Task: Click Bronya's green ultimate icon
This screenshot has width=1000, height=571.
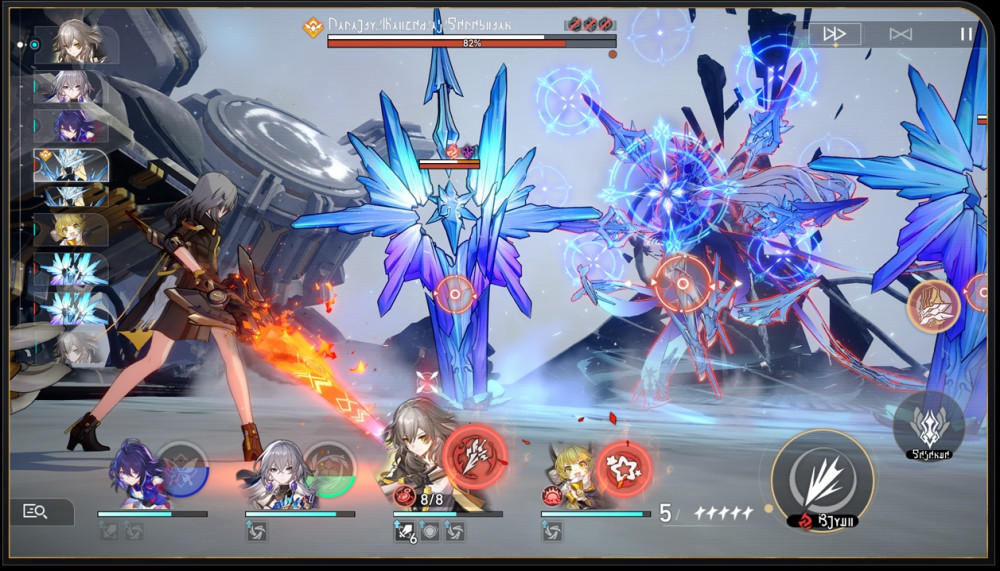Action: [x=330, y=468]
